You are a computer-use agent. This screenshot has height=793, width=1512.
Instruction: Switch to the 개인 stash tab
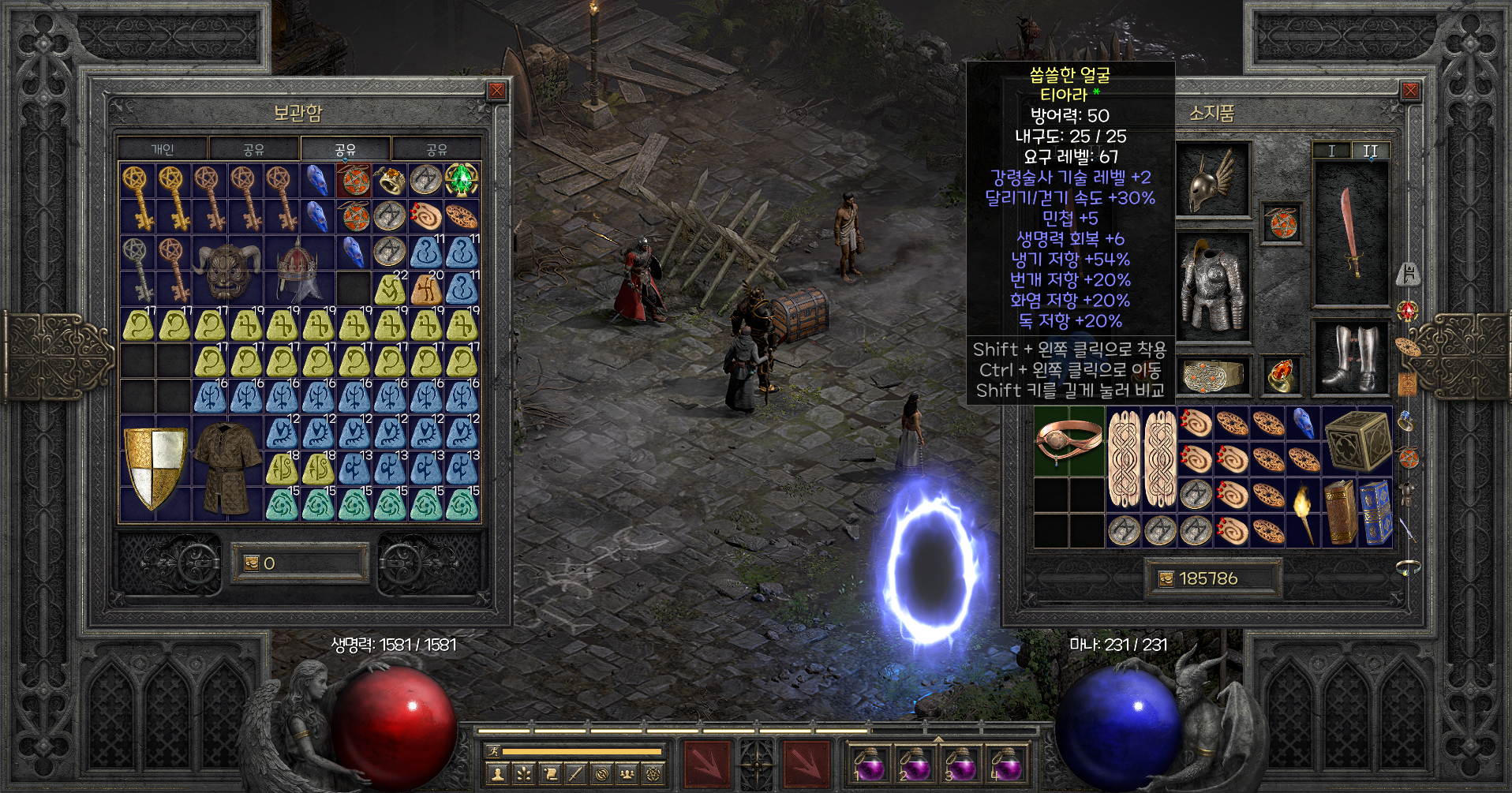pos(163,148)
